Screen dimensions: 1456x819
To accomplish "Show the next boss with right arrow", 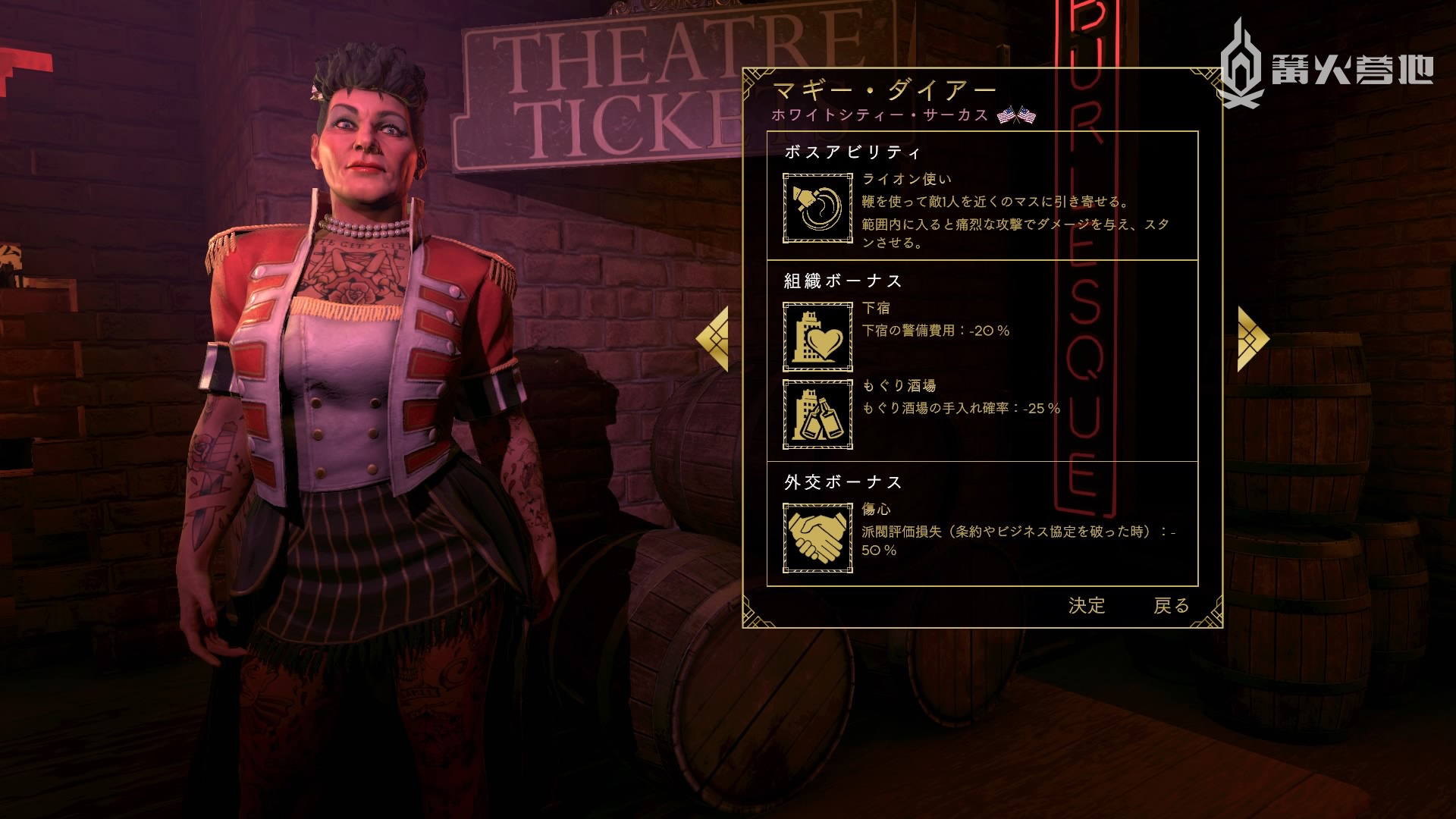I will coord(1253,339).
